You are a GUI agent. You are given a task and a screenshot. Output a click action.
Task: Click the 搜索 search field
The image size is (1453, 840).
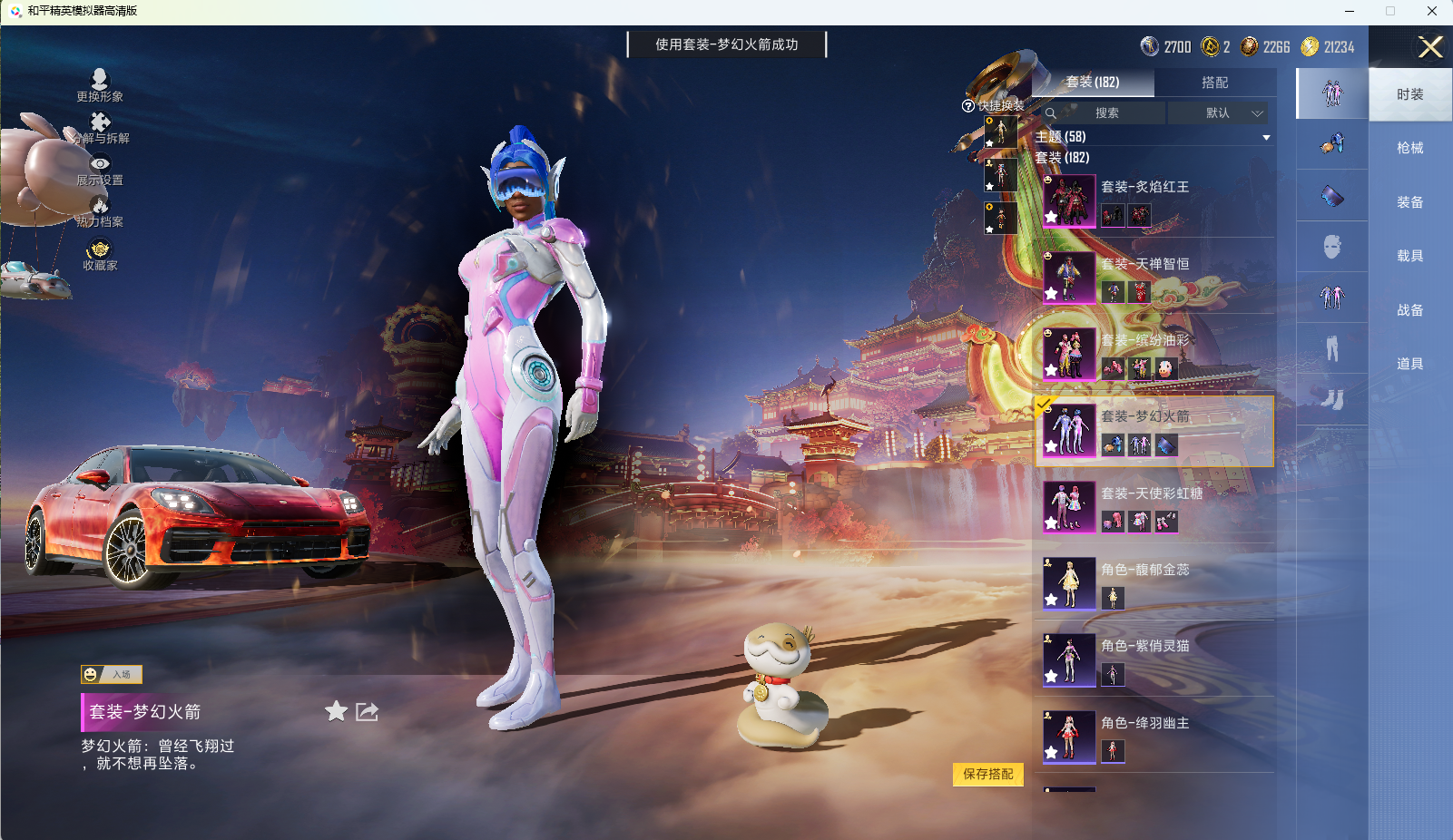tap(1105, 113)
